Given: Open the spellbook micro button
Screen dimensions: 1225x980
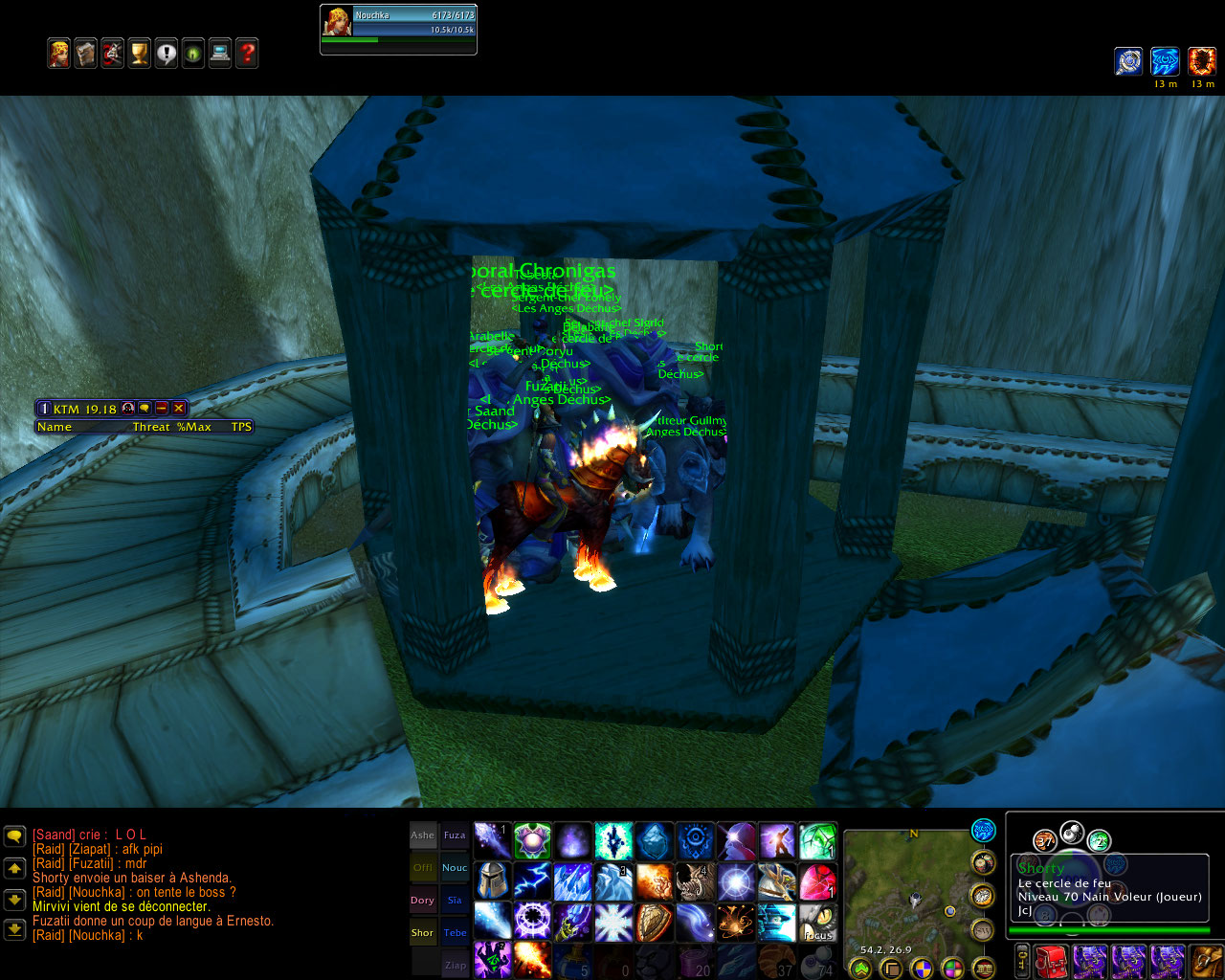Looking at the screenshot, I should coord(86,54).
